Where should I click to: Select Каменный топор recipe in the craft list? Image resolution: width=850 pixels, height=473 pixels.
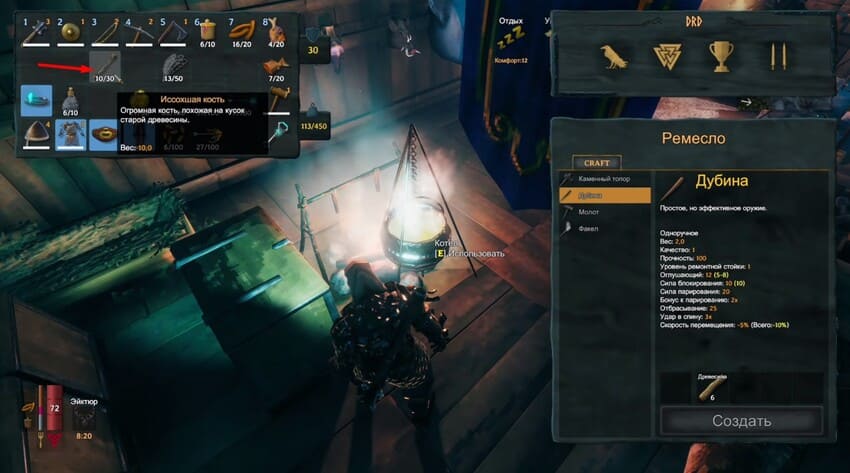(x=606, y=177)
